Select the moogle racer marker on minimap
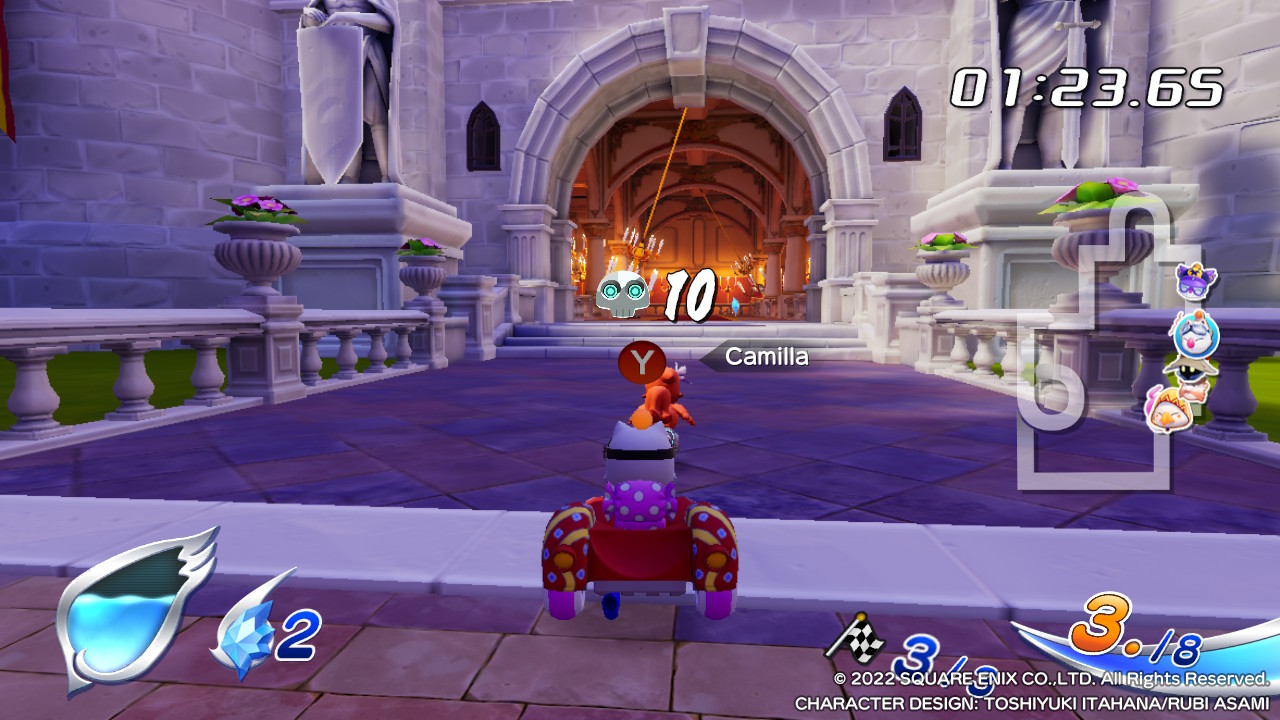 (x=1195, y=334)
